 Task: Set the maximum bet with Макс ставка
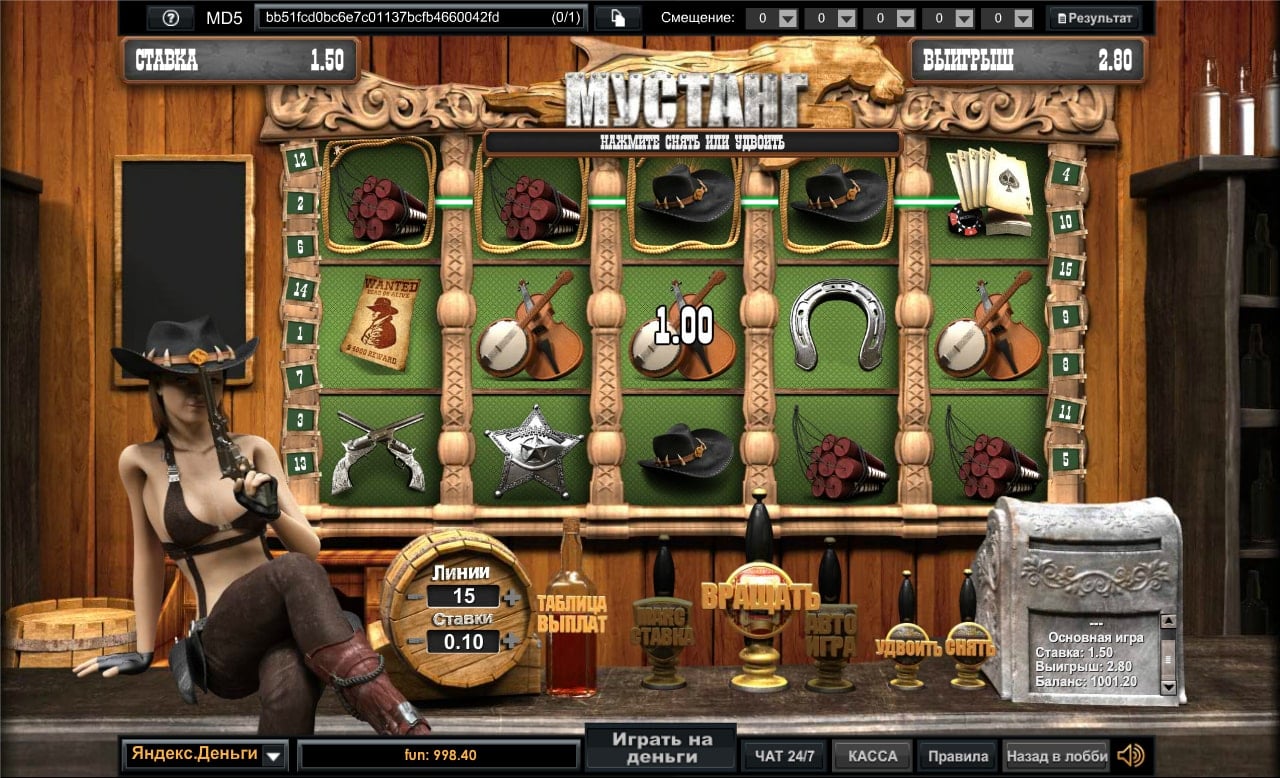point(662,626)
